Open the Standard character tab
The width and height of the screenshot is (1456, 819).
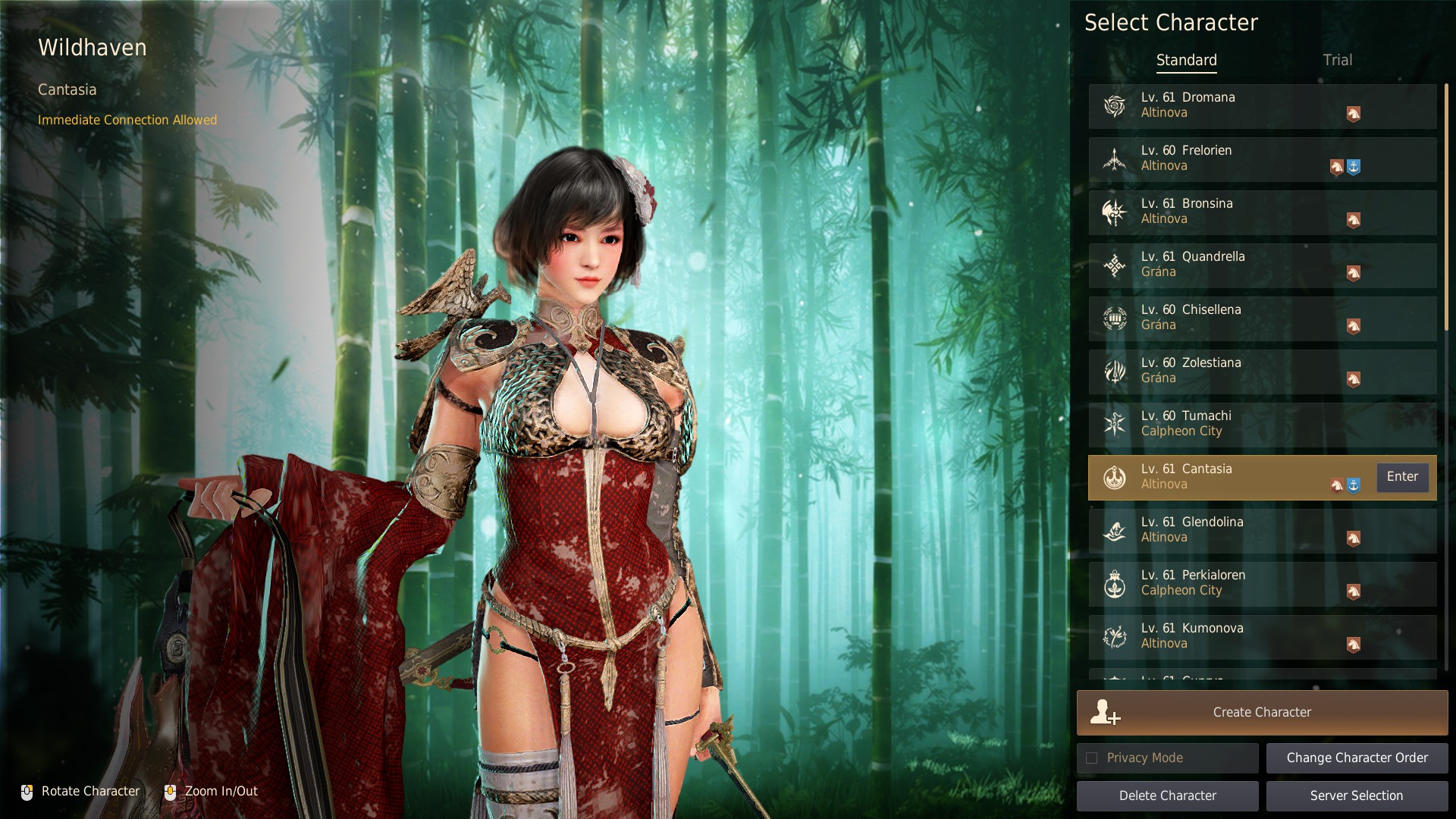[1186, 60]
